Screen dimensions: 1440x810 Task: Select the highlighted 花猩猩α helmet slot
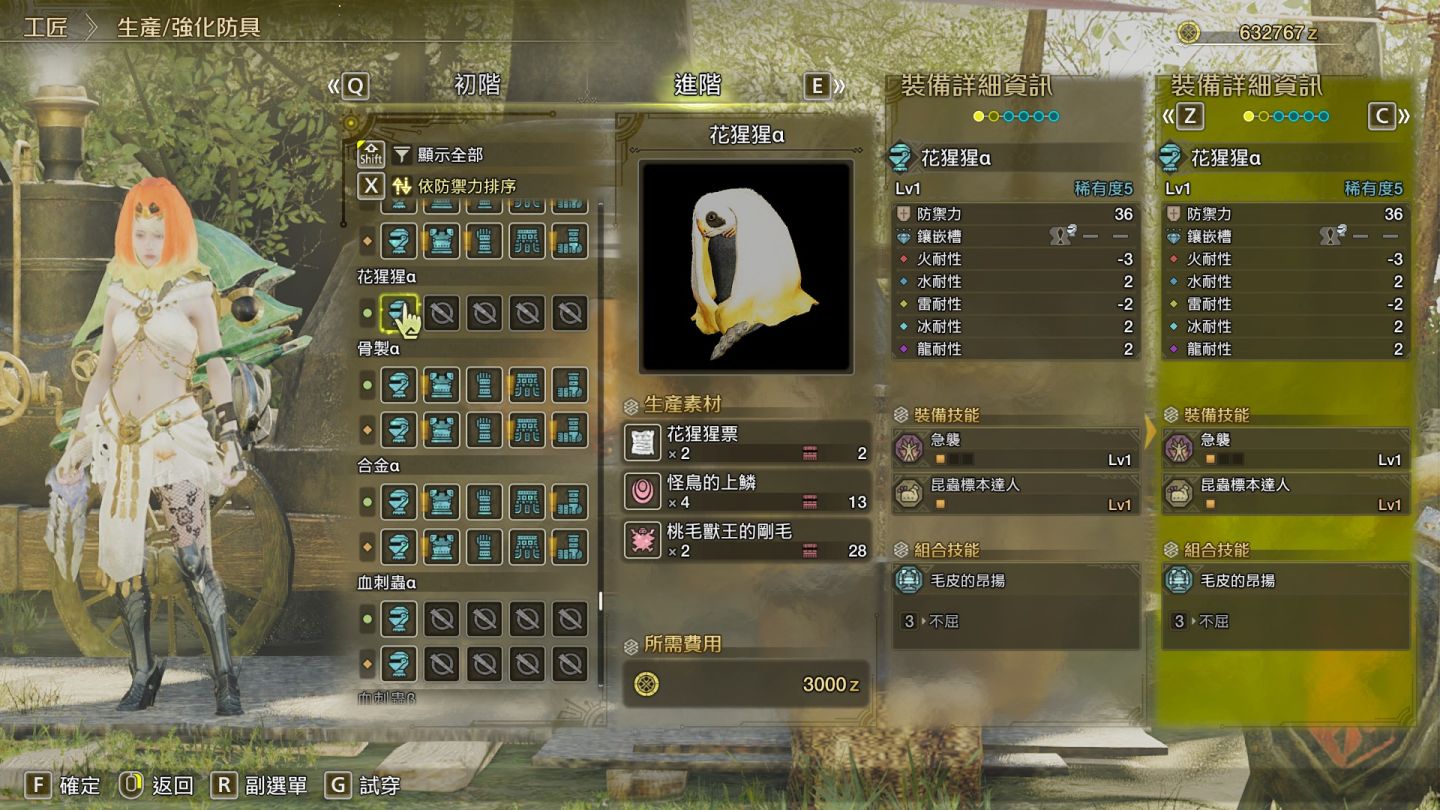coord(399,314)
